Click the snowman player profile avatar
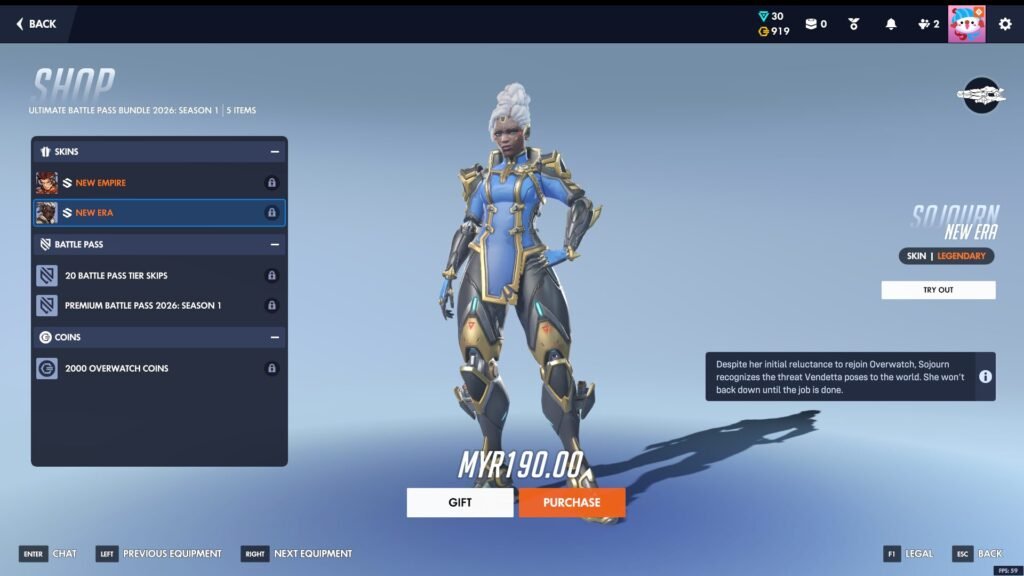 point(966,24)
